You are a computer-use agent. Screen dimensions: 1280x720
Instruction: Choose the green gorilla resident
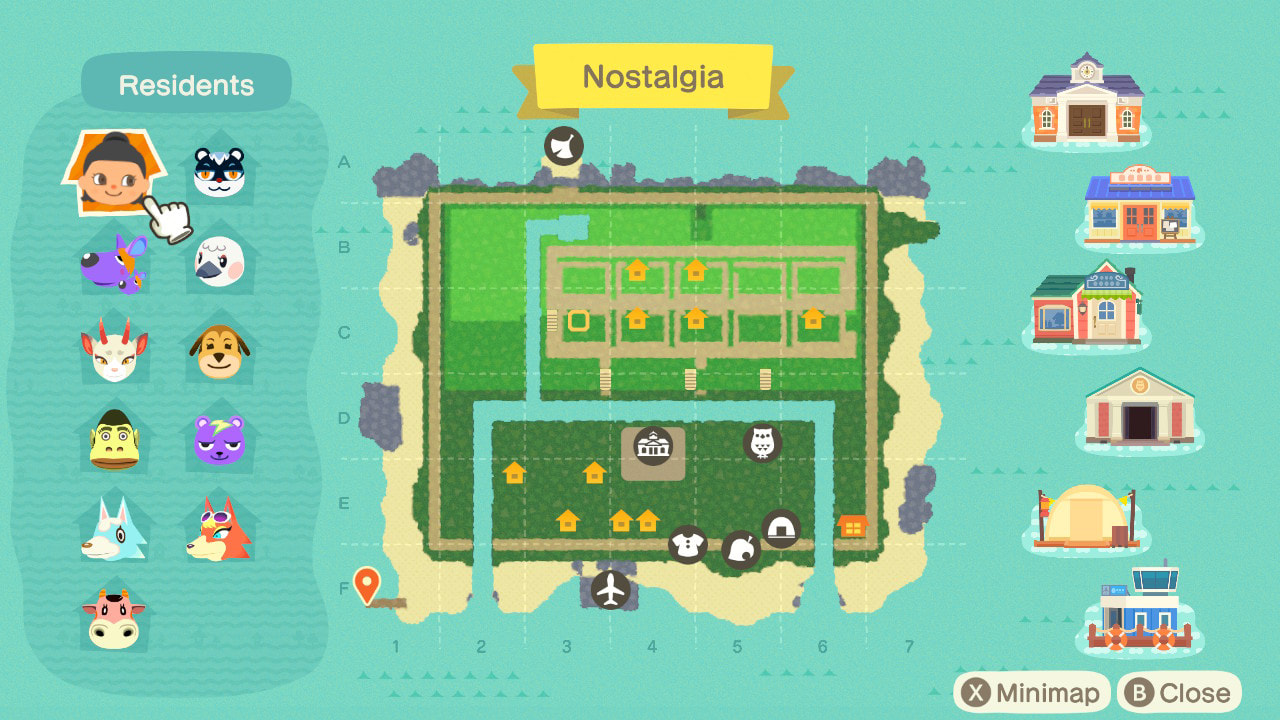113,440
